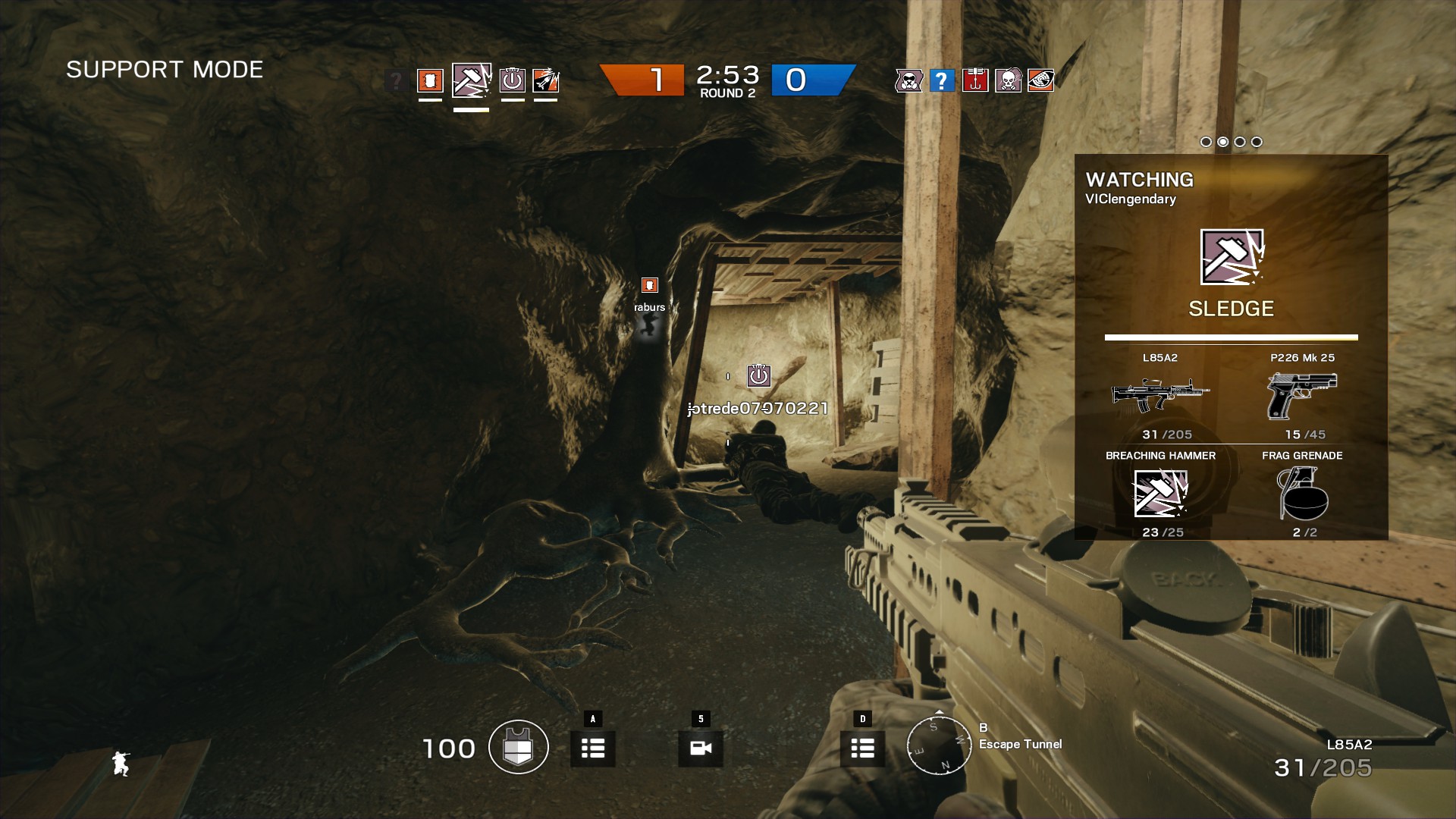Click the blue question mark enemy icon

(x=941, y=80)
